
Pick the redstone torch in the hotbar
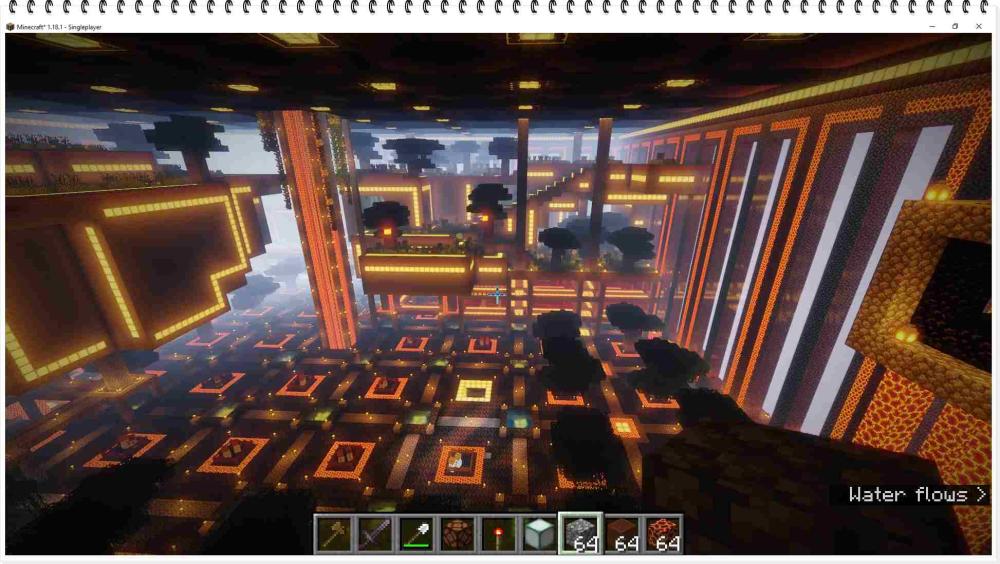498,534
